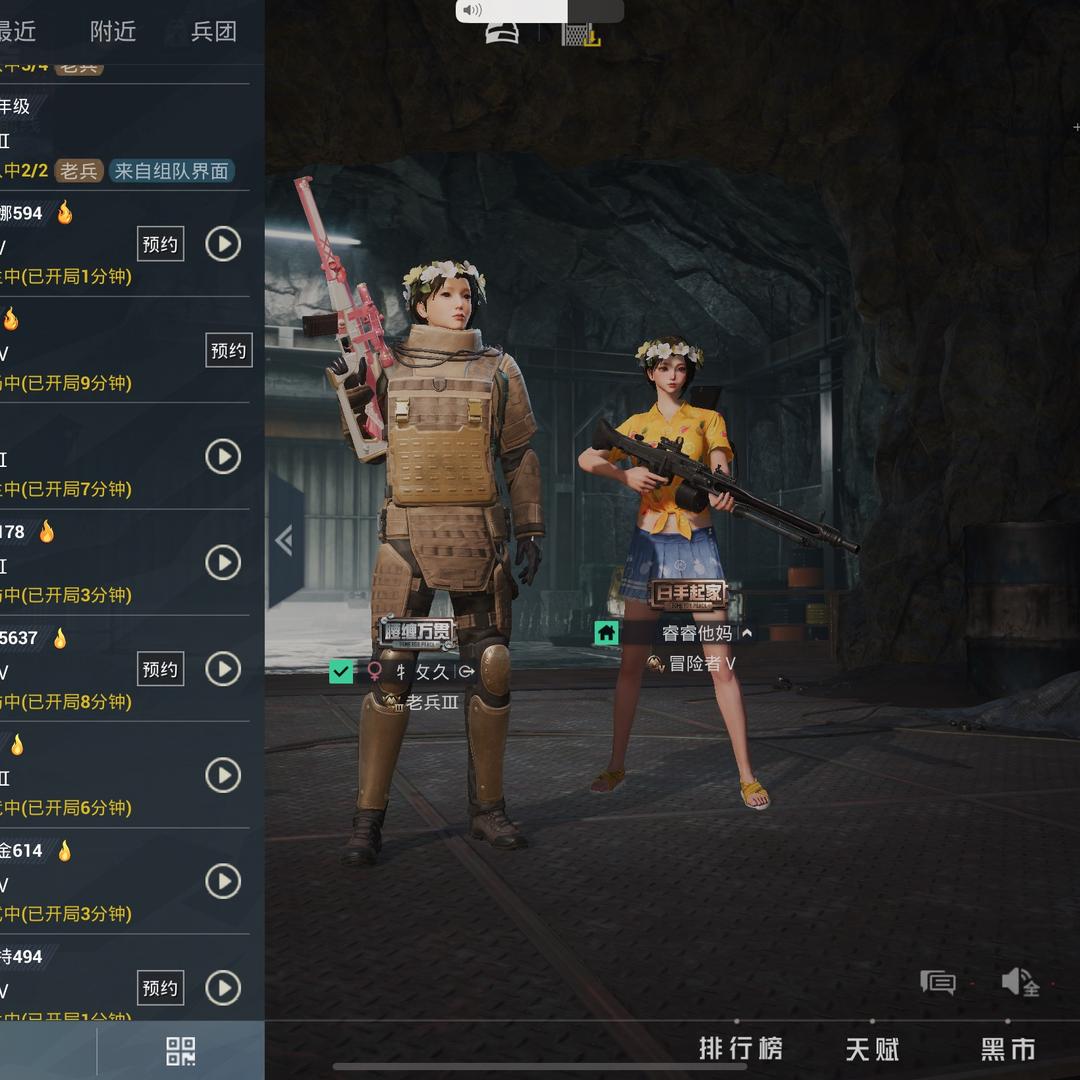Tap the play circle on the 178 row
This screenshot has width=1080, height=1080.
[x=223, y=563]
